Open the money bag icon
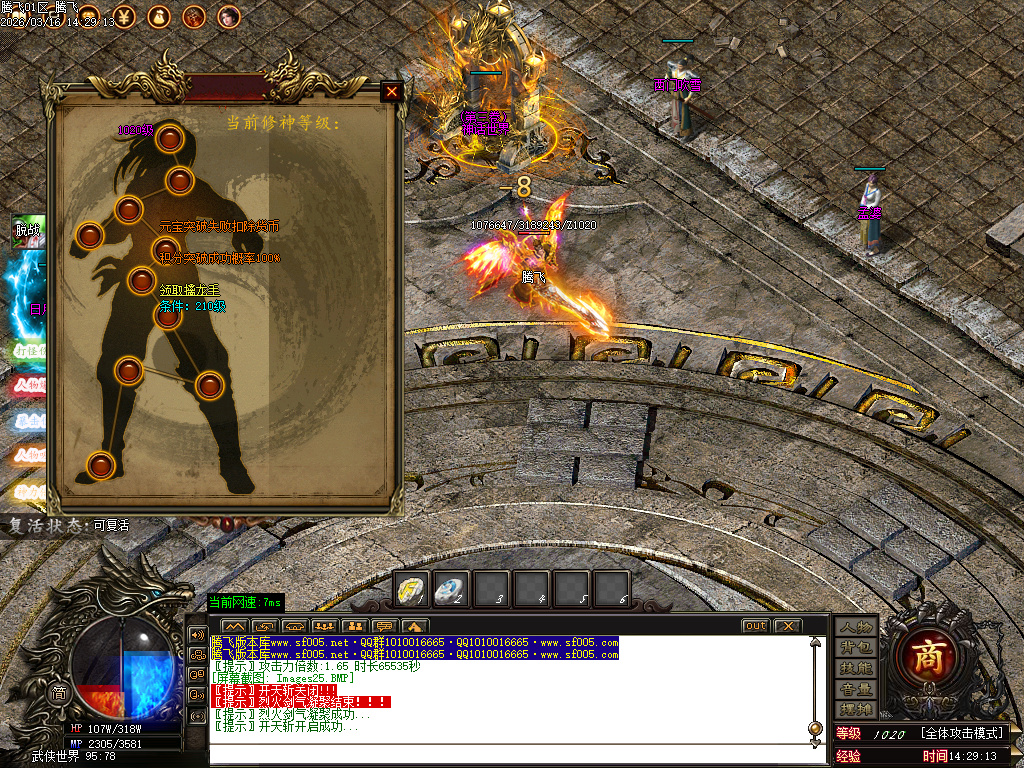The height and width of the screenshot is (768, 1024). (x=159, y=16)
